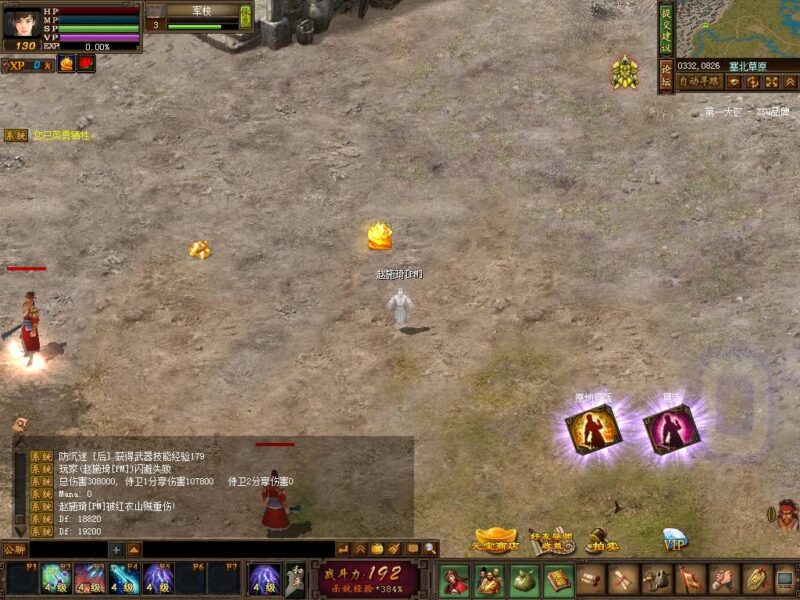
Task: Click the 战斗力 192 combat power panel
Action: (x=371, y=578)
